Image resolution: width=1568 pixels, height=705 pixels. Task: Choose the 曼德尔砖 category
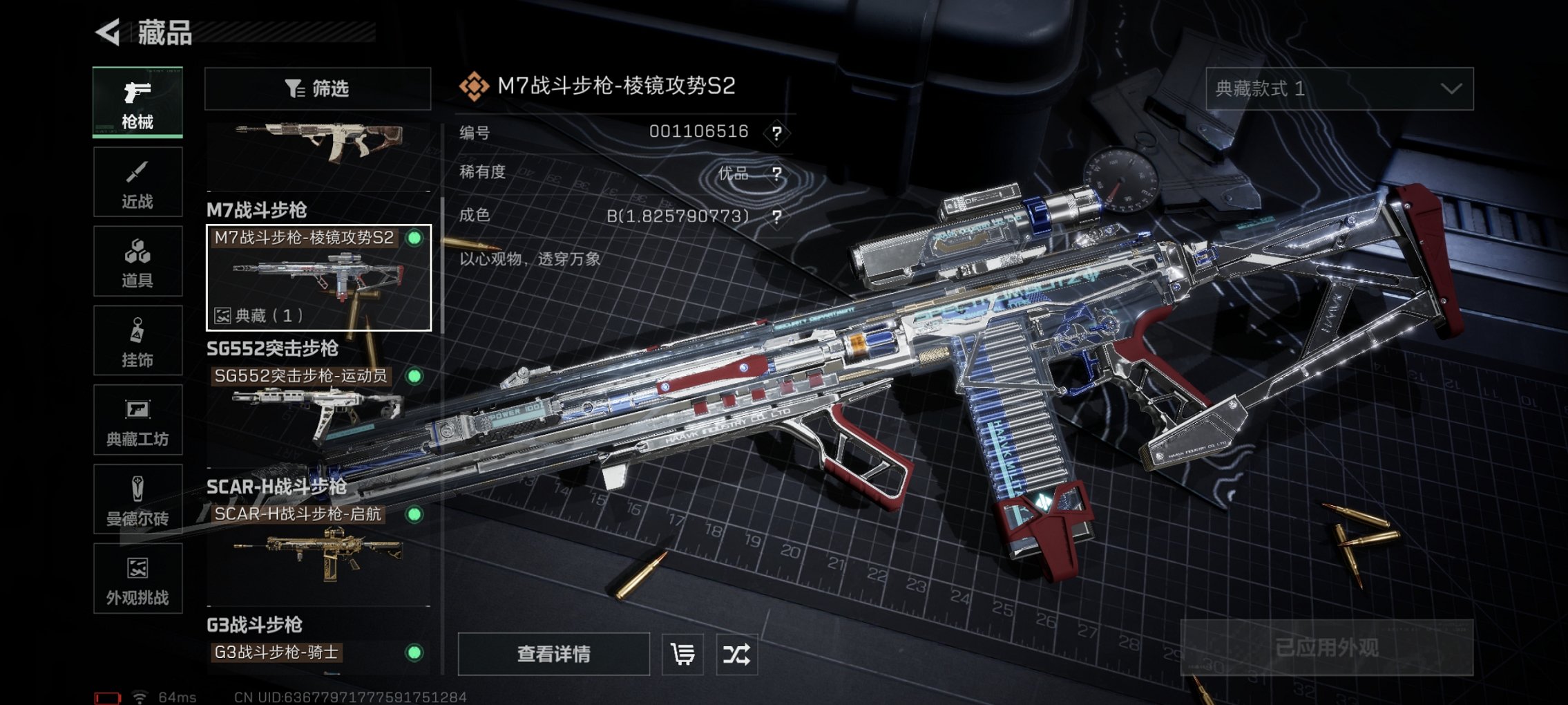click(137, 499)
